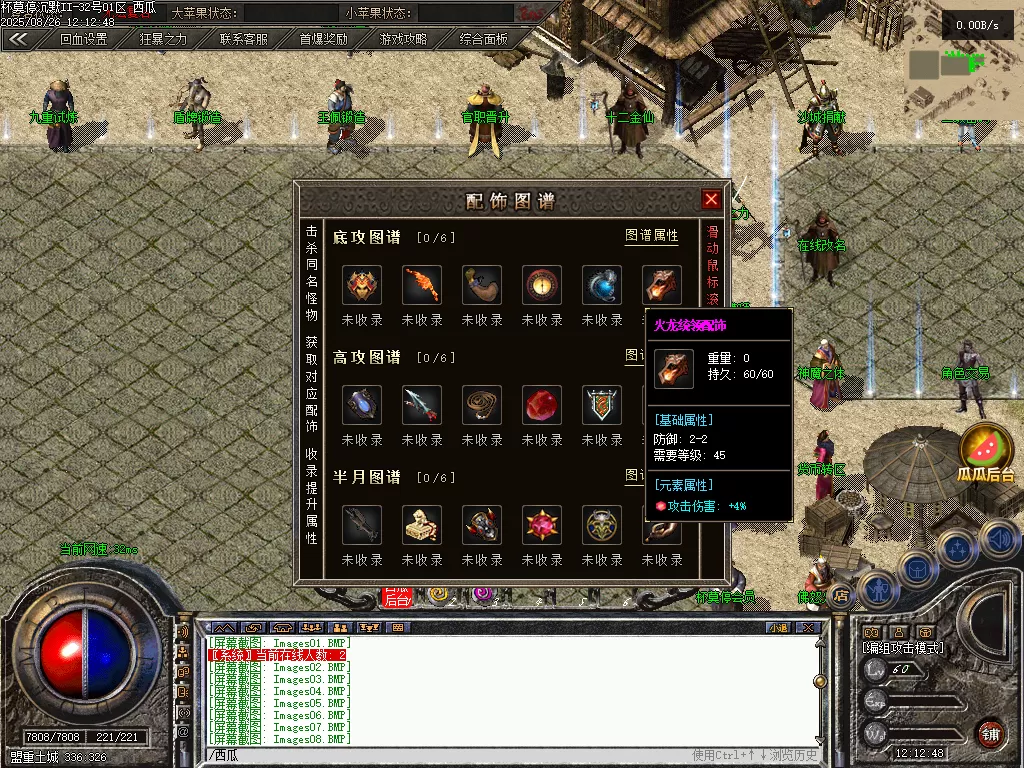Image resolution: width=1024 pixels, height=768 pixels.
Task: Close the 配饰图谱 window
Action: point(711,199)
